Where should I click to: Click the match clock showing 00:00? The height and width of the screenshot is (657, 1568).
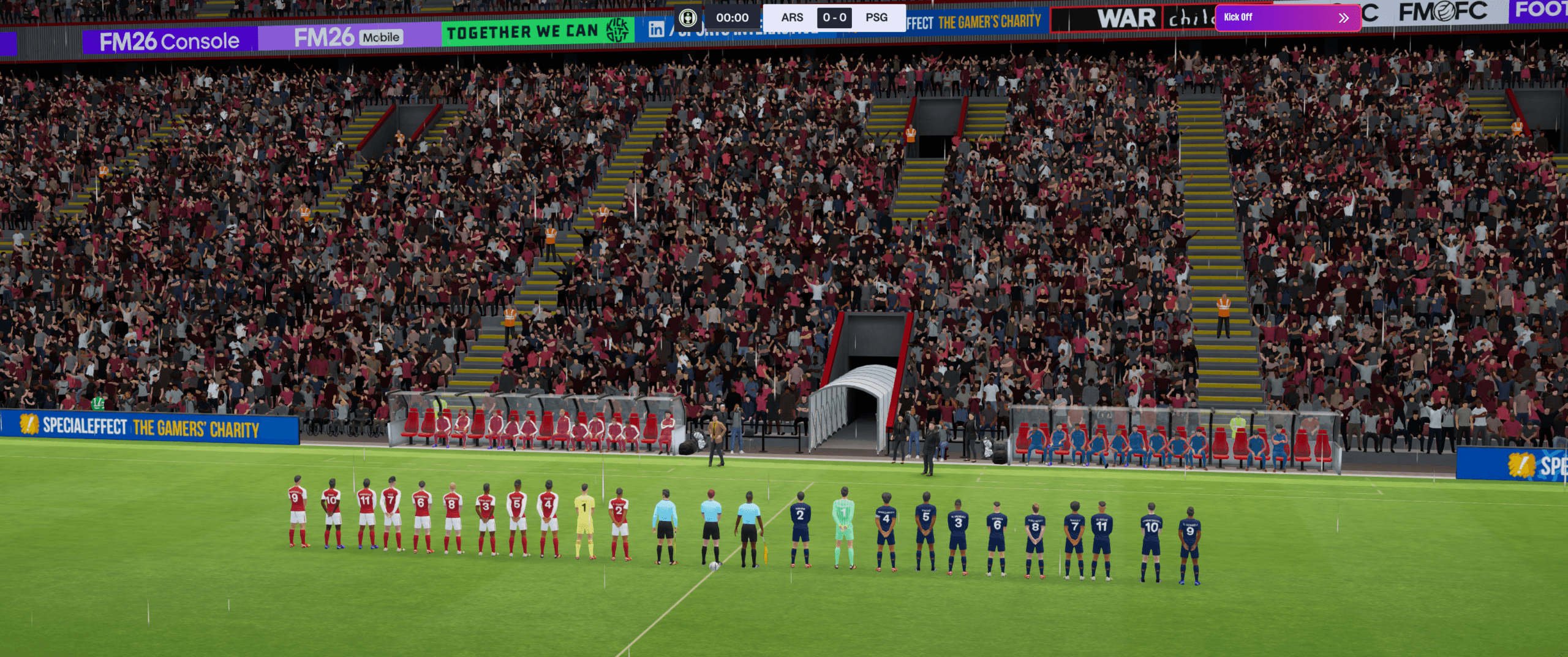(x=733, y=17)
